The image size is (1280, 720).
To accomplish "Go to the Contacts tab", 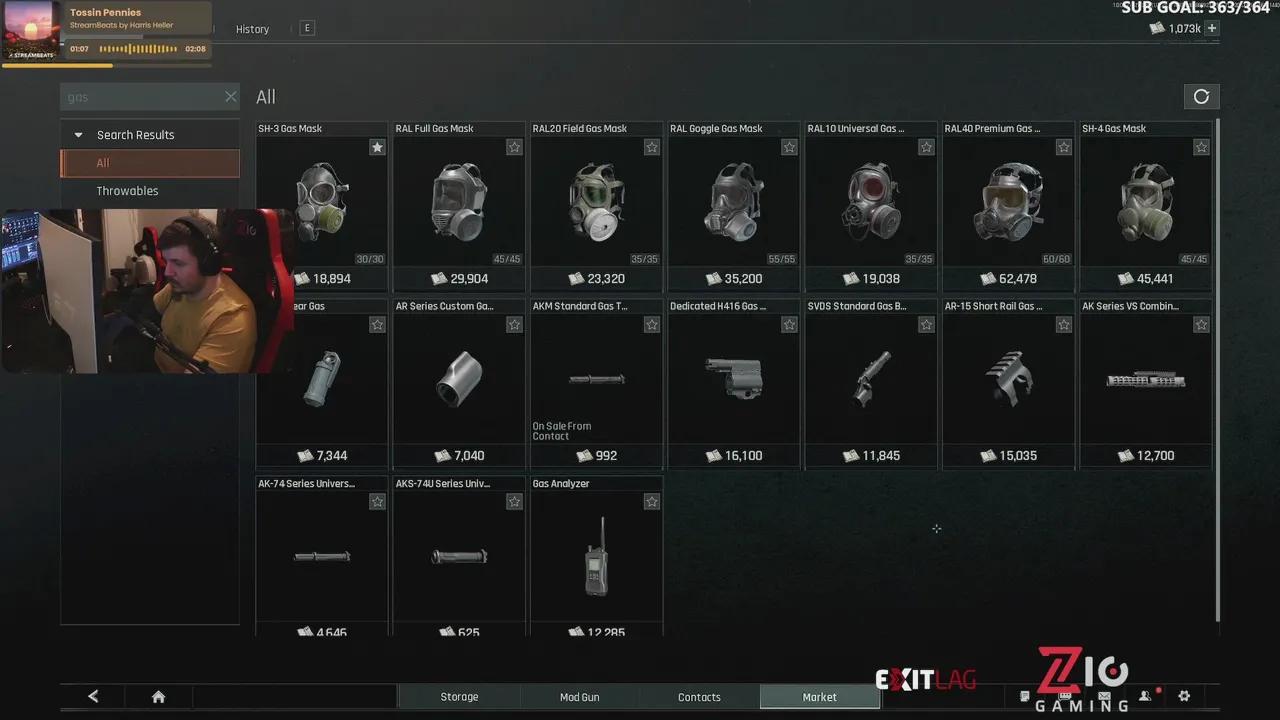I will (x=699, y=697).
